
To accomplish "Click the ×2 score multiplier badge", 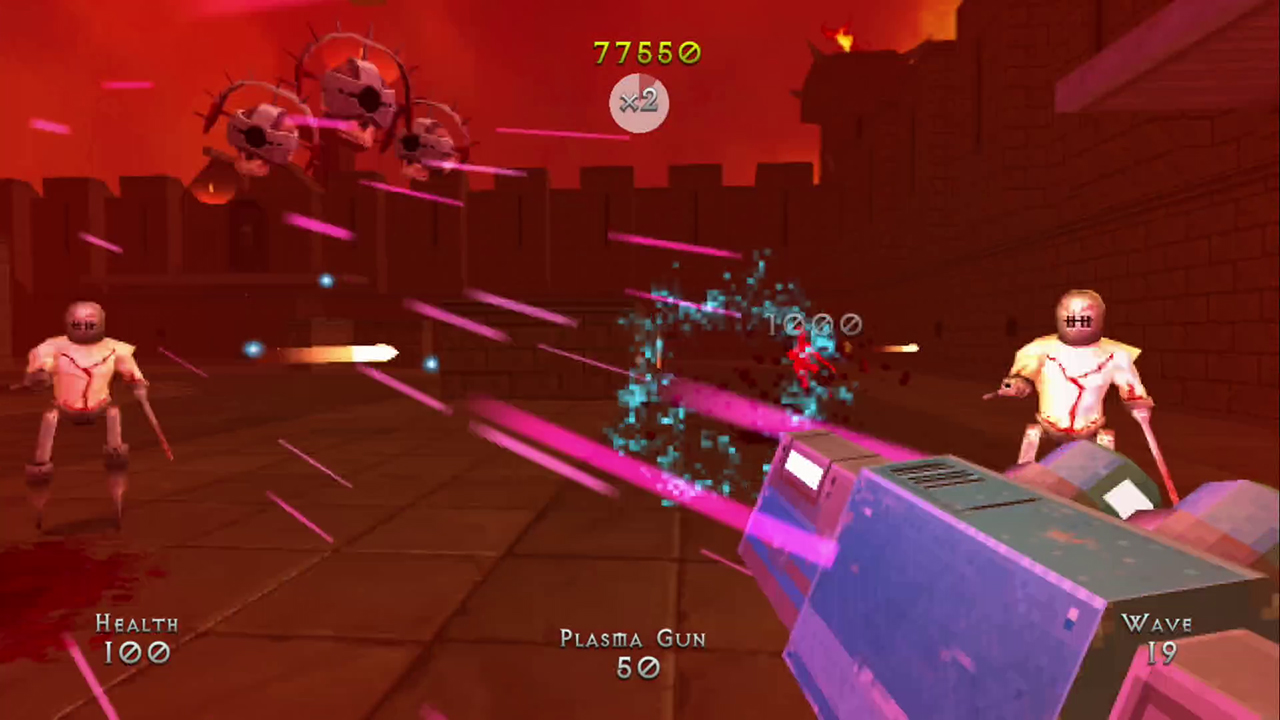I will (639, 103).
